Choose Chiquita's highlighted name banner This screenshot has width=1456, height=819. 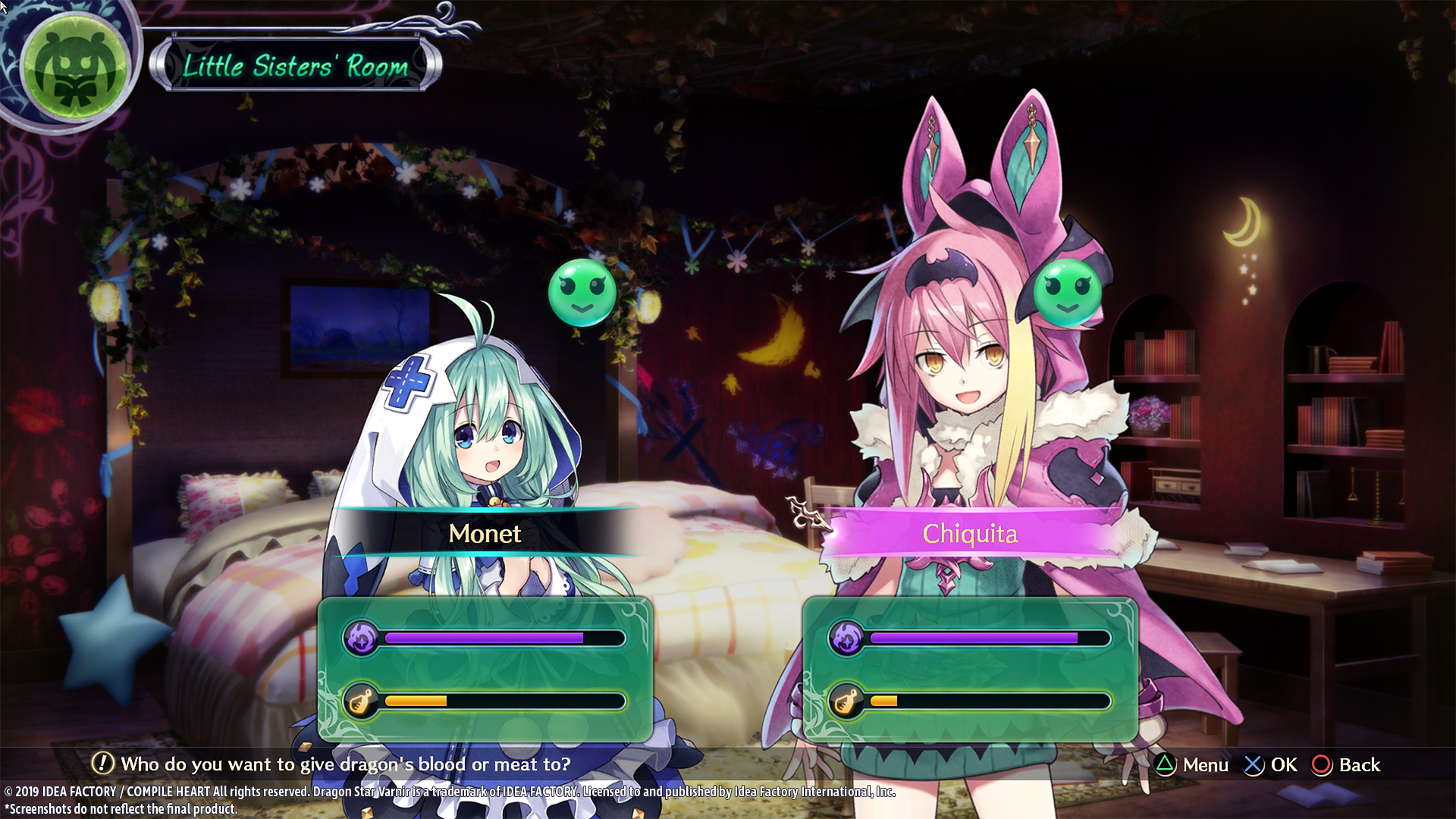970,533
